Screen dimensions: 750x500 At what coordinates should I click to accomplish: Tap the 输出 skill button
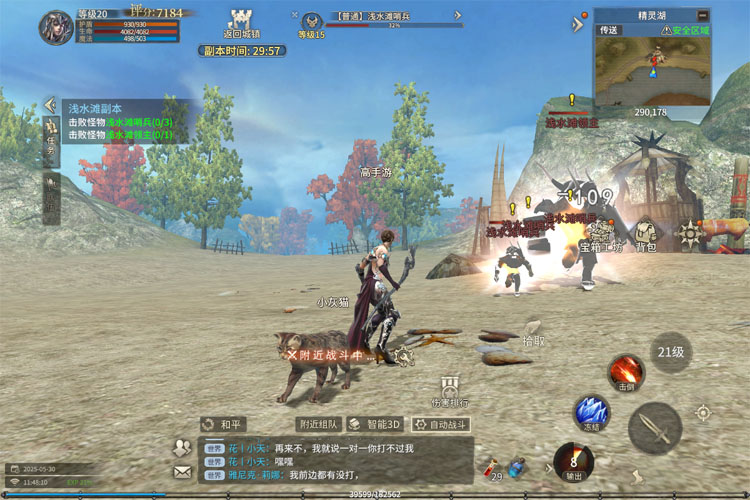(x=573, y=461)
